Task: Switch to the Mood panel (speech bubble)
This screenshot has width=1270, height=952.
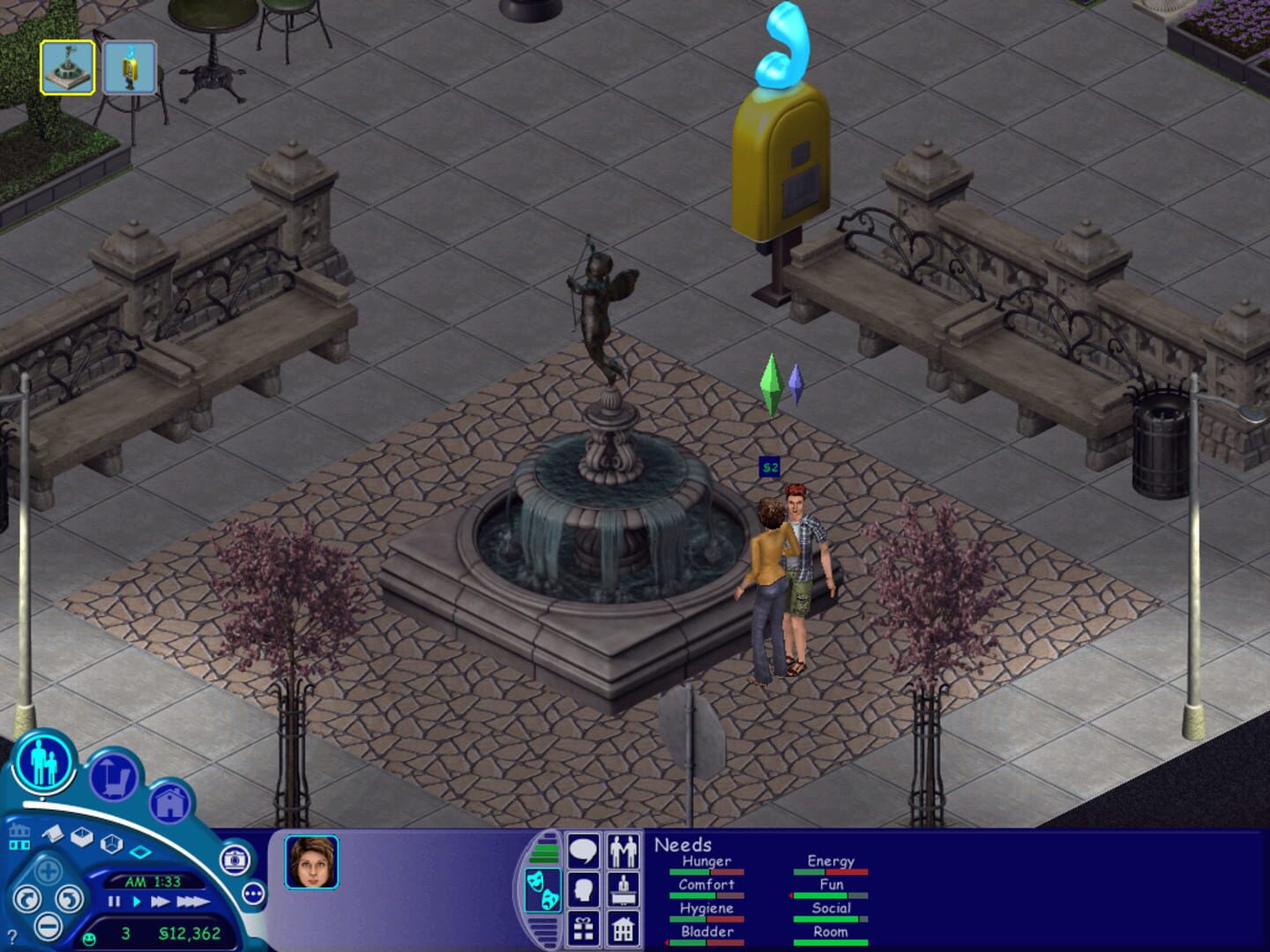Action: 583,851
